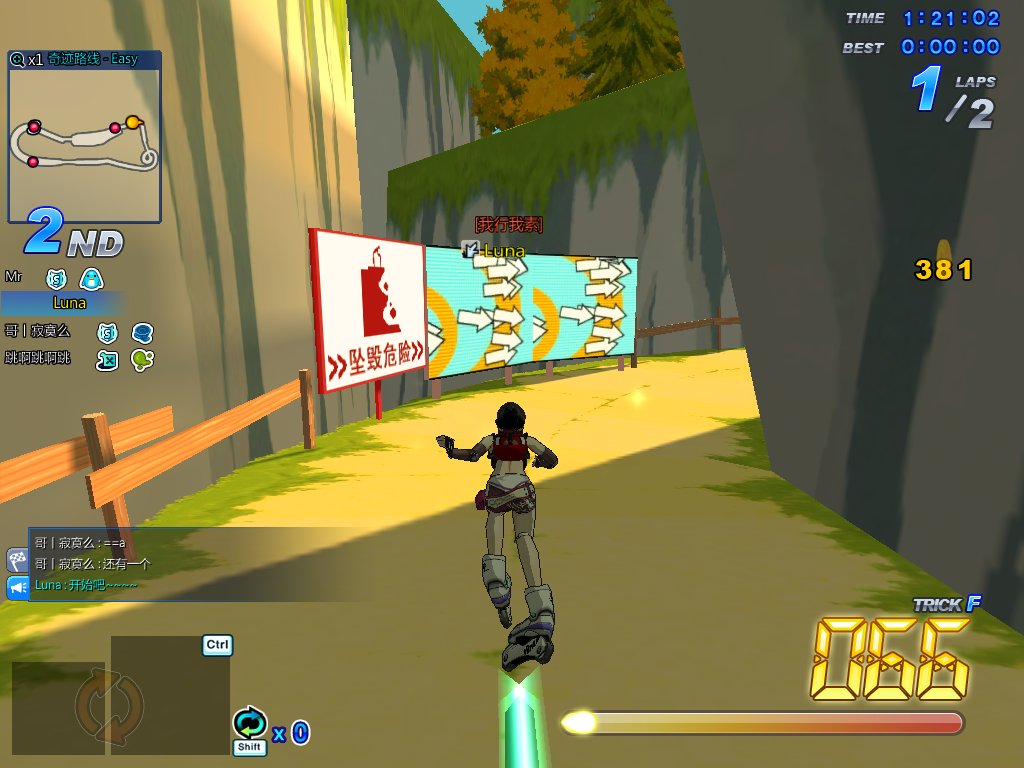This screenshot has height=768, width=1024.
Task: Click the orange rotating arrows item swap icon
Action: (x=96, y=702)
